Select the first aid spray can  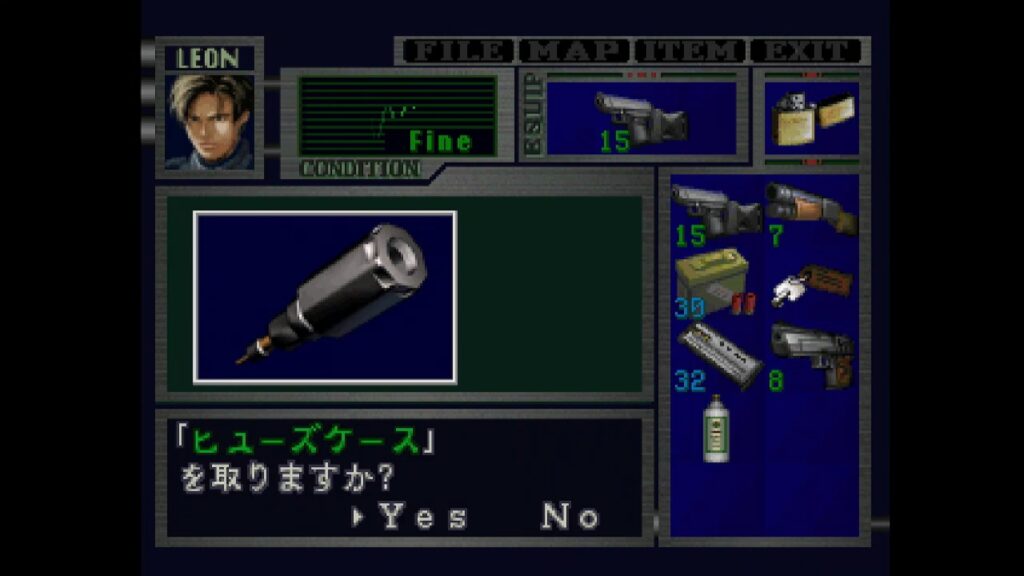[x=714, y=428]
